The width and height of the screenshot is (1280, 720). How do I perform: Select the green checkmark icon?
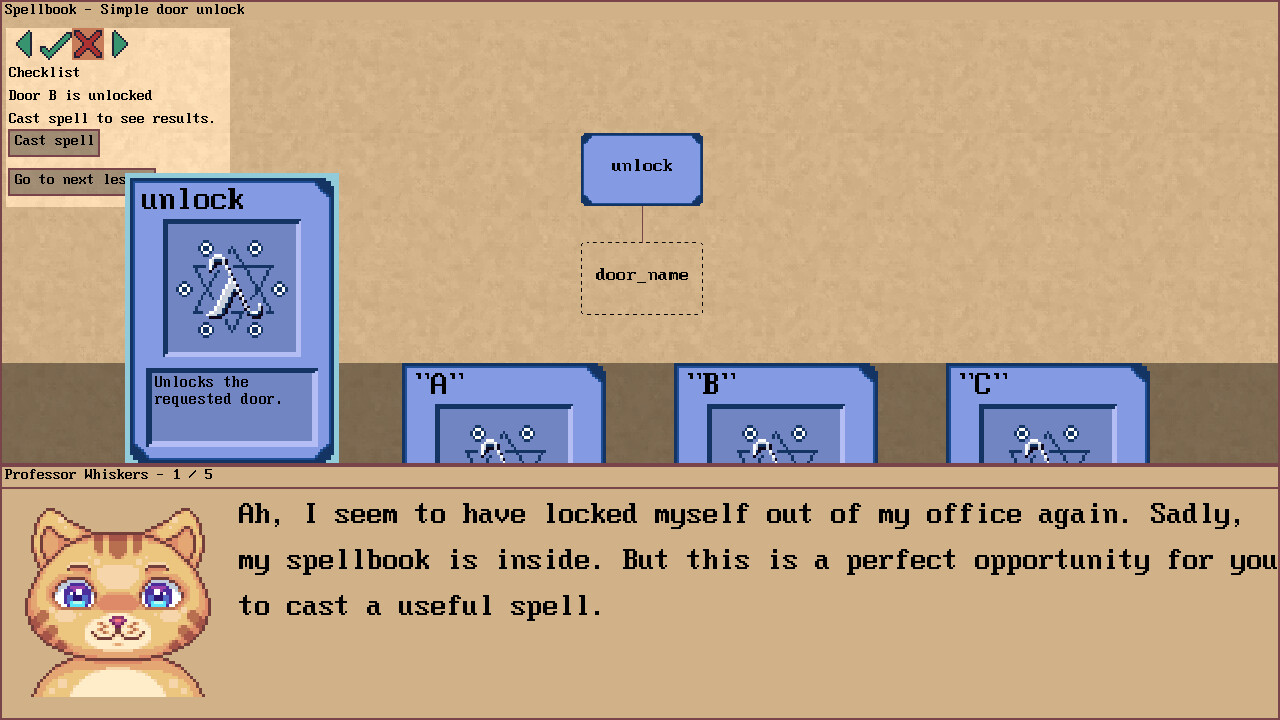[55, 44]
